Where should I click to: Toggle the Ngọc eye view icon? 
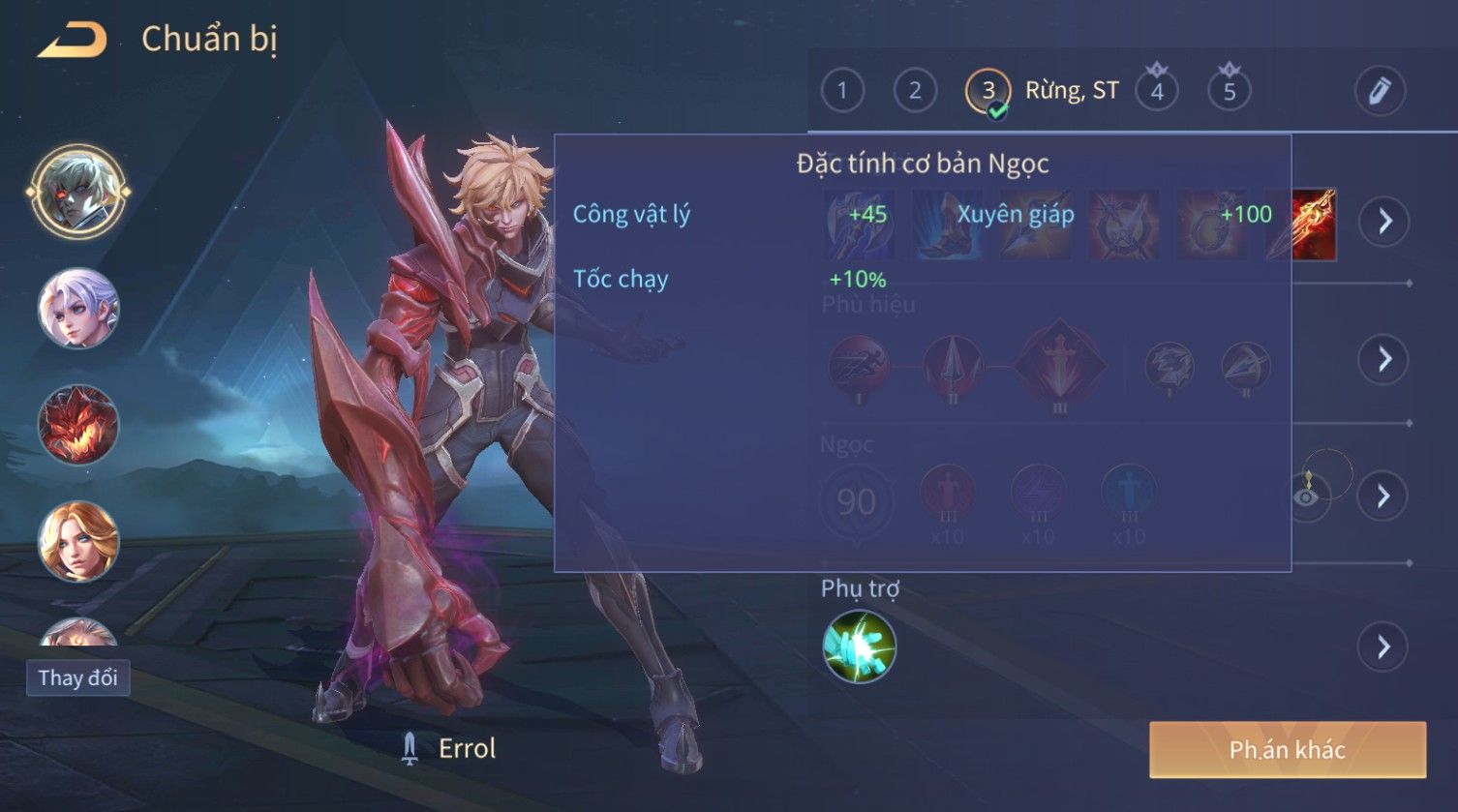[x=1306, y=496]
